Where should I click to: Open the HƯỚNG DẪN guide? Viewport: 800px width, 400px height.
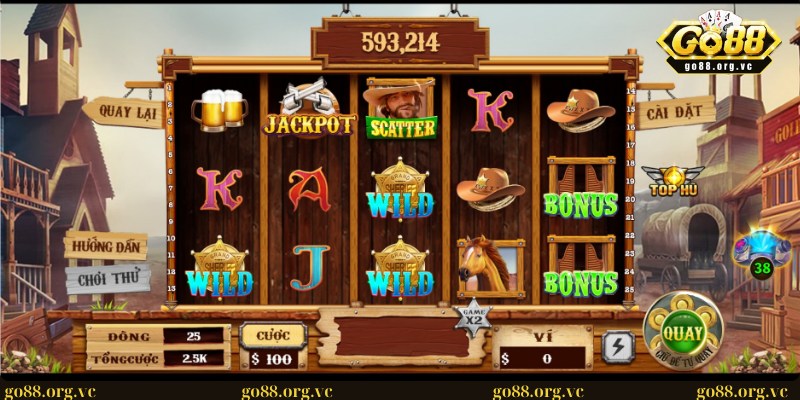tap(106, 246)
